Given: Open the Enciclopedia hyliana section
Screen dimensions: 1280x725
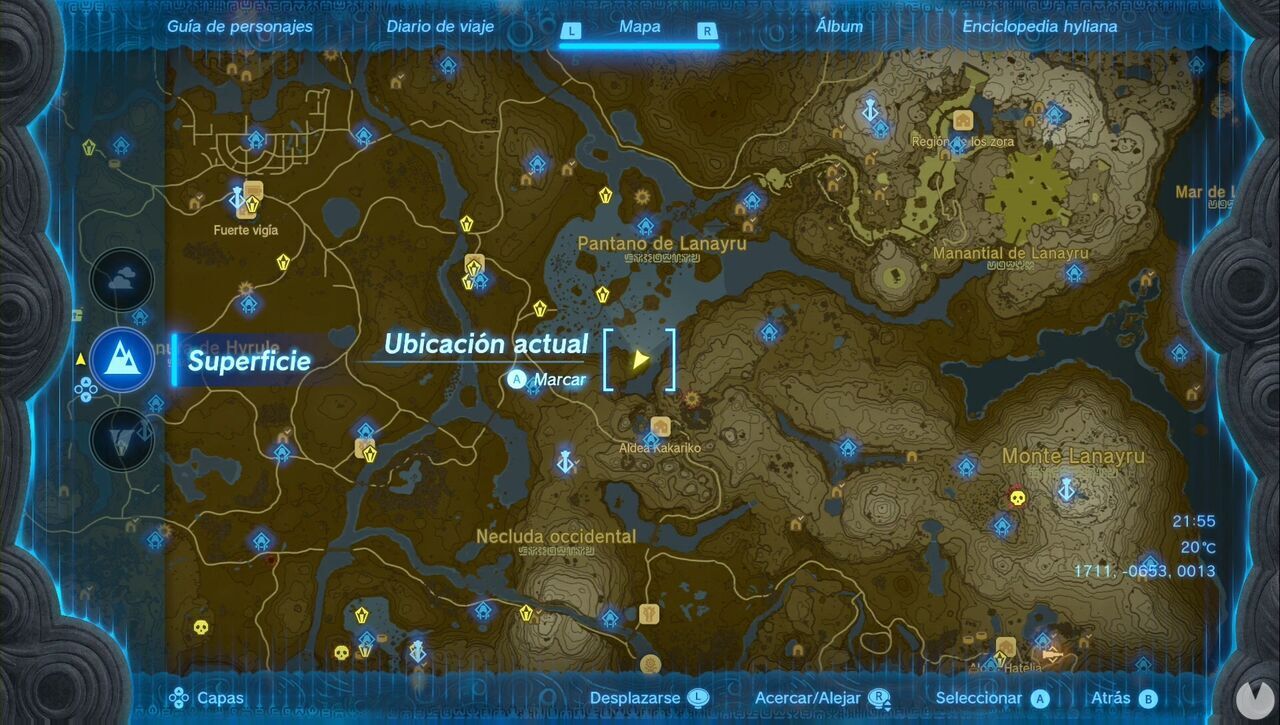Looking at the screenshot, I should tap(1040, 27).
